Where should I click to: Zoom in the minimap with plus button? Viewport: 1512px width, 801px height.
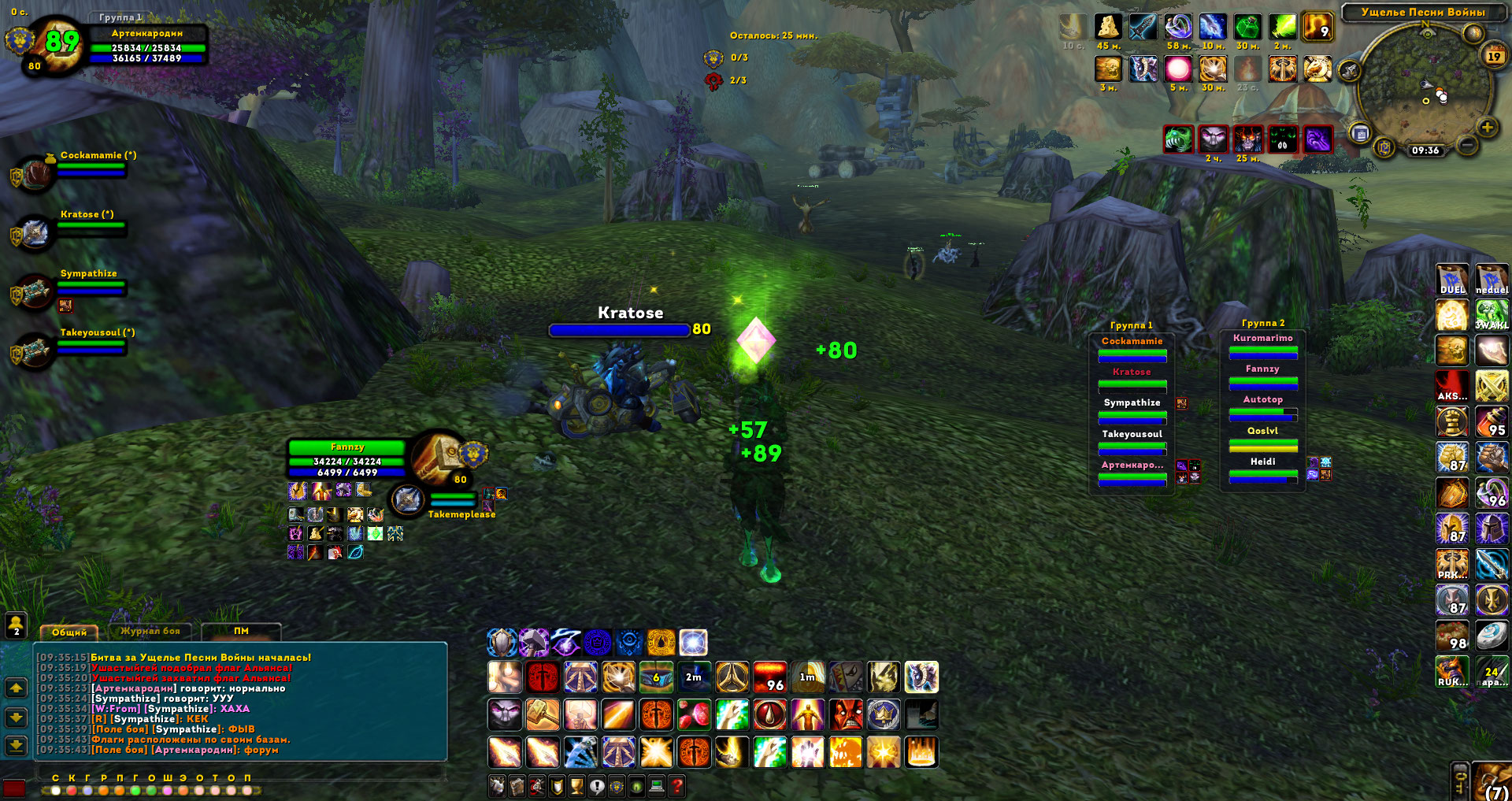coord(1487,127)
